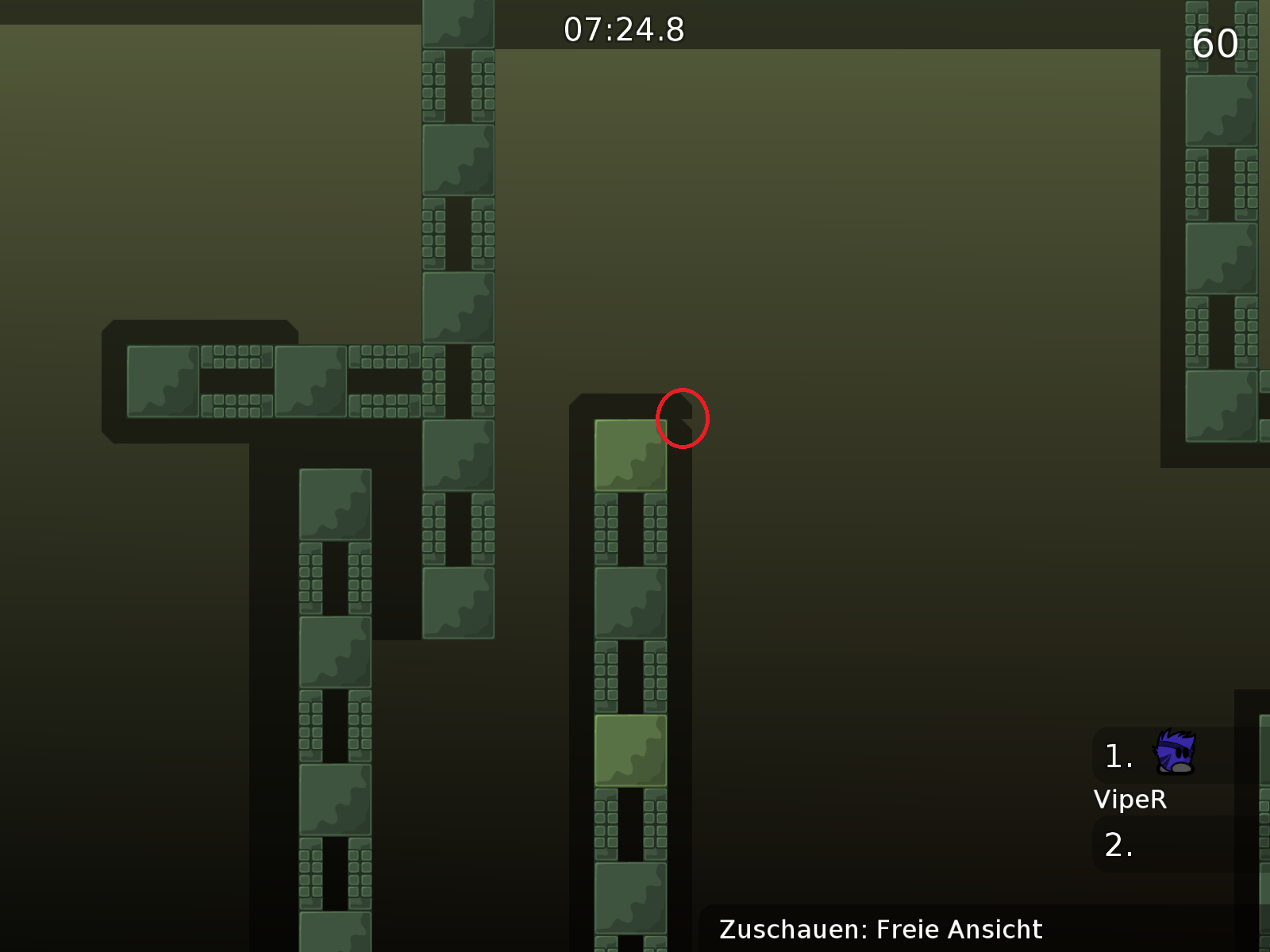Click the Zuschauen: Freie Ansicht label
The width and height of the screenshot is (1270, 952).
click(881, 929)
